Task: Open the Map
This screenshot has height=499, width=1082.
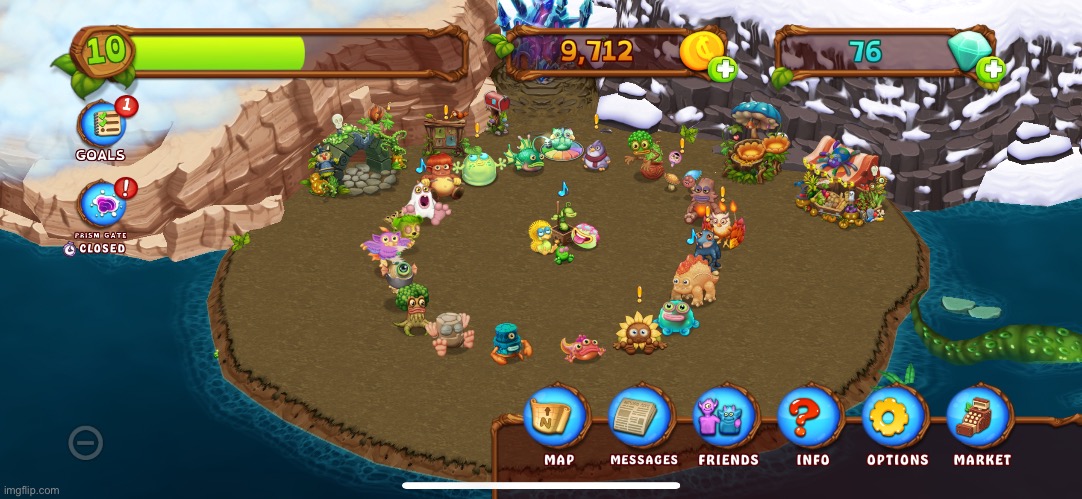Action: (558, 419)
